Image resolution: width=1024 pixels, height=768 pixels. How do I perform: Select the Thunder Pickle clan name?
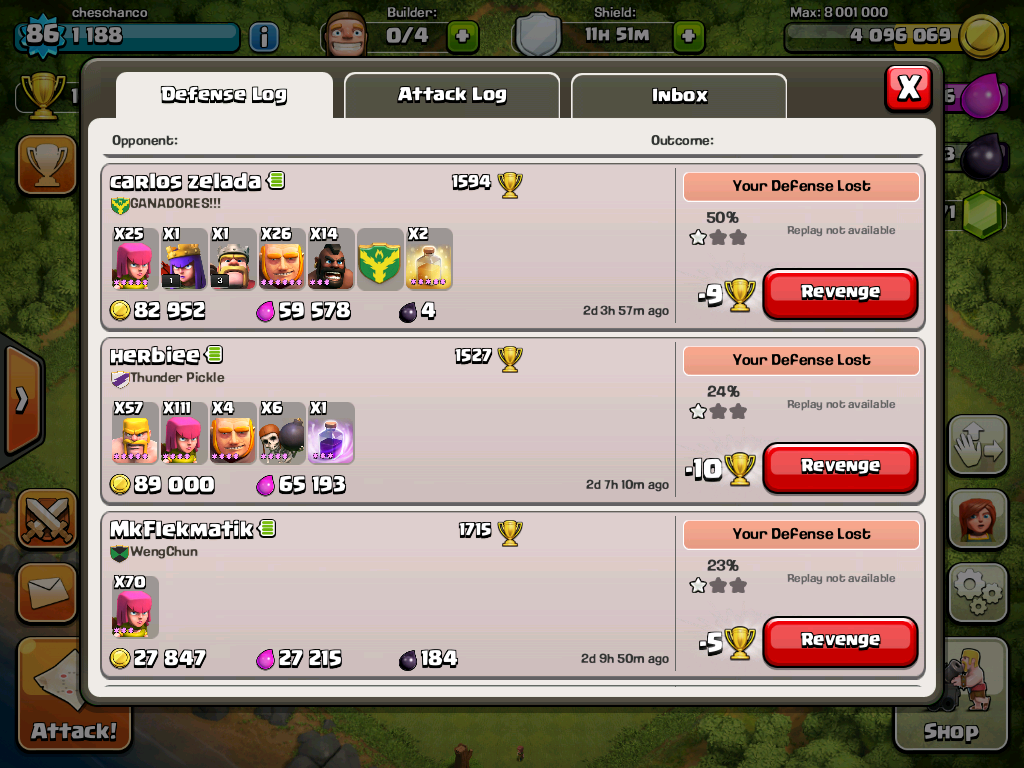click(x=177, y=378)
